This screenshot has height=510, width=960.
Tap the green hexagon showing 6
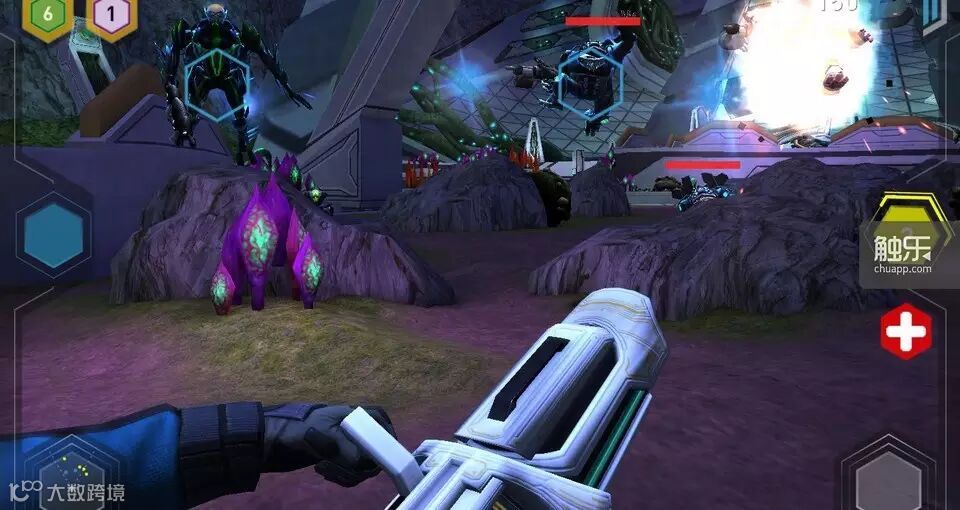[x=47, y=17]
